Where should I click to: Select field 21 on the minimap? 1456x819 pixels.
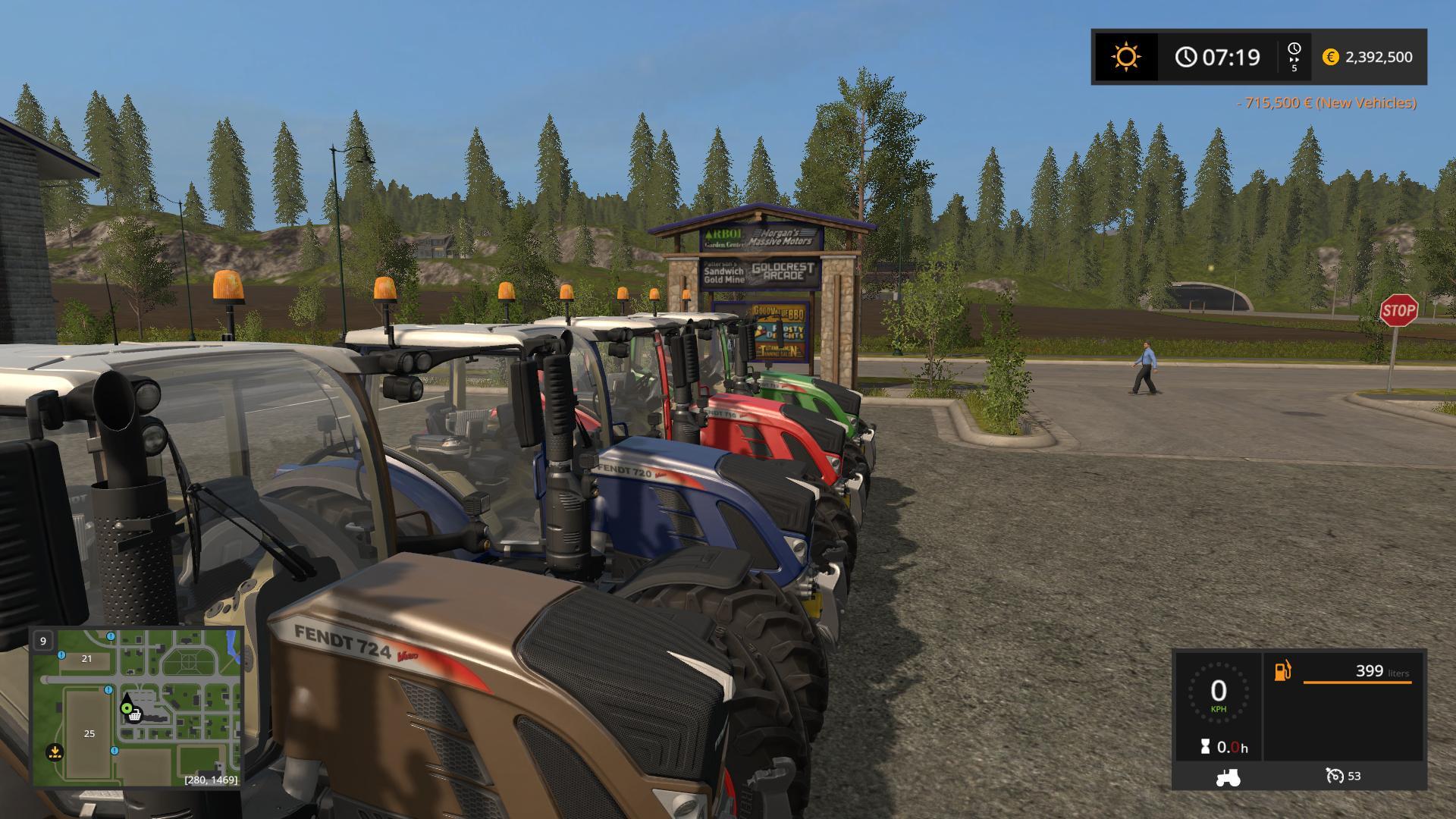(86, 658)
